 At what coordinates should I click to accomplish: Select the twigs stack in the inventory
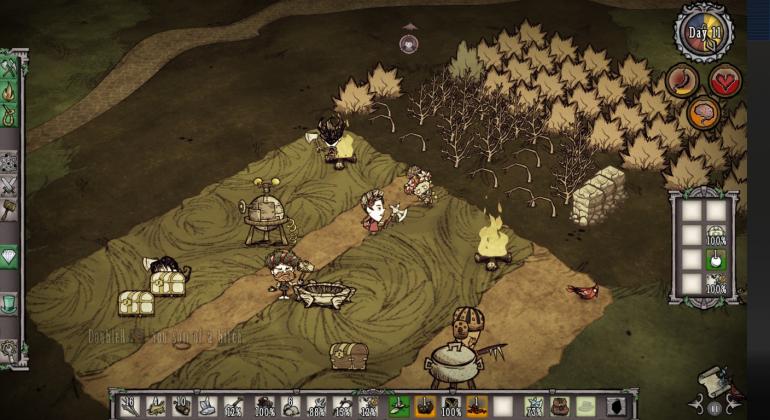(x=129, y=406)
